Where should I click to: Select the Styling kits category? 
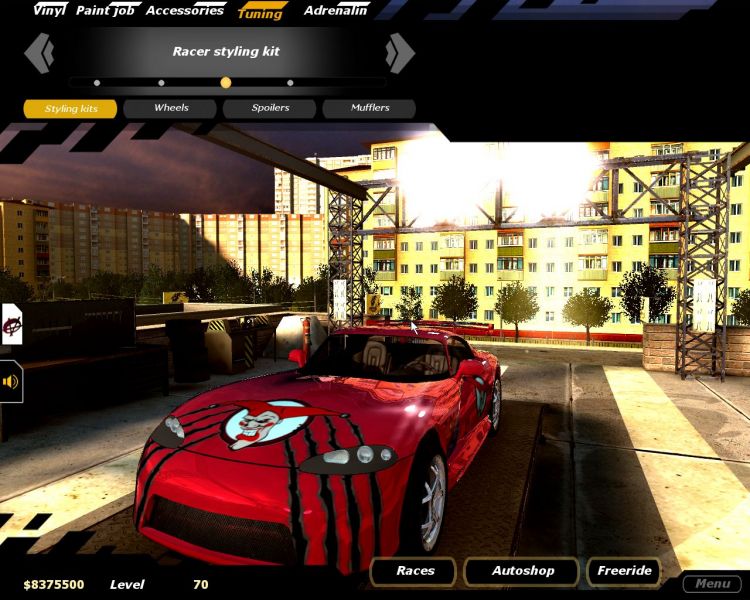(71, 108)
